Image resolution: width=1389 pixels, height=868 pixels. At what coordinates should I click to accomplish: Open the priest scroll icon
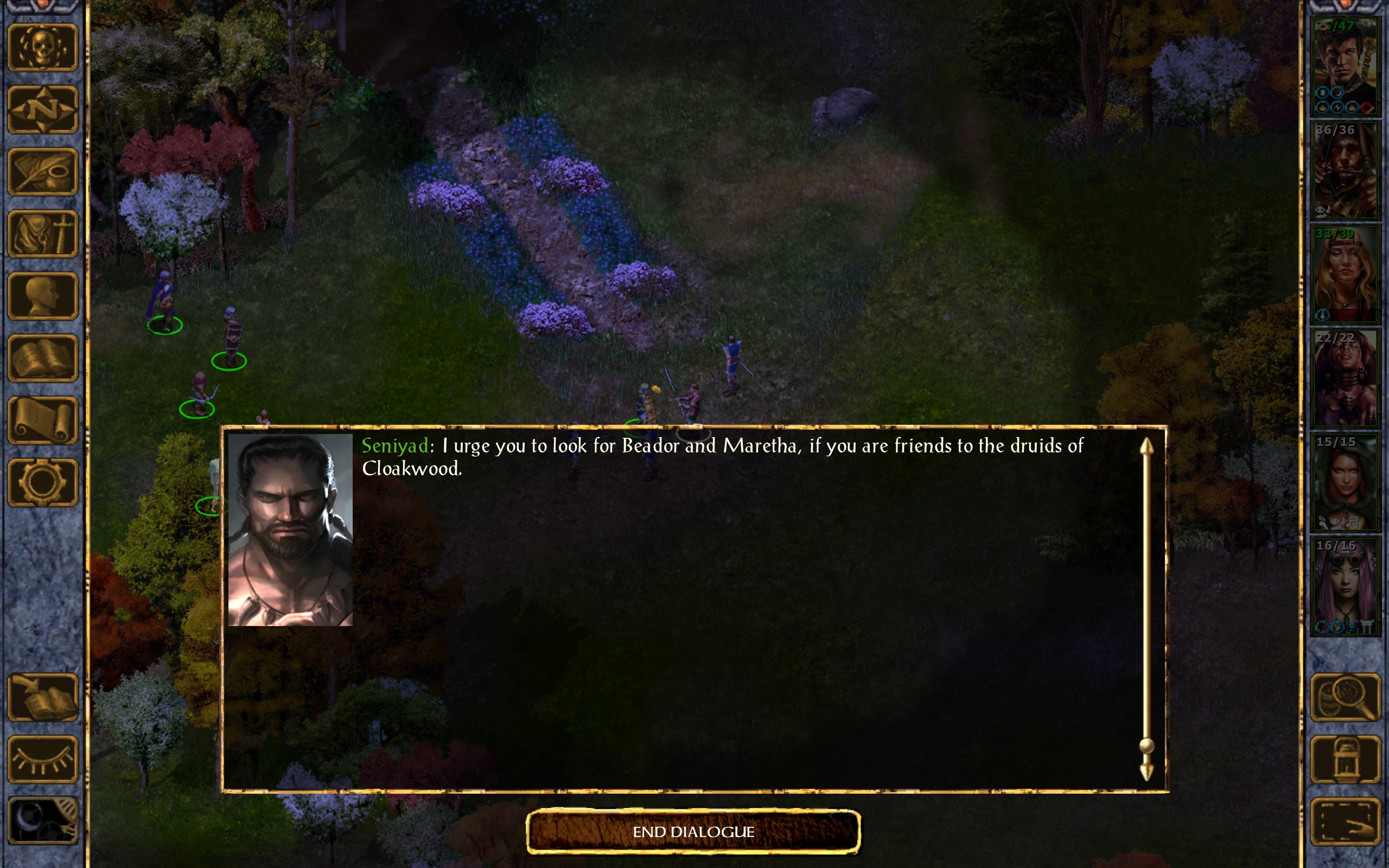[x=42, y=420]
